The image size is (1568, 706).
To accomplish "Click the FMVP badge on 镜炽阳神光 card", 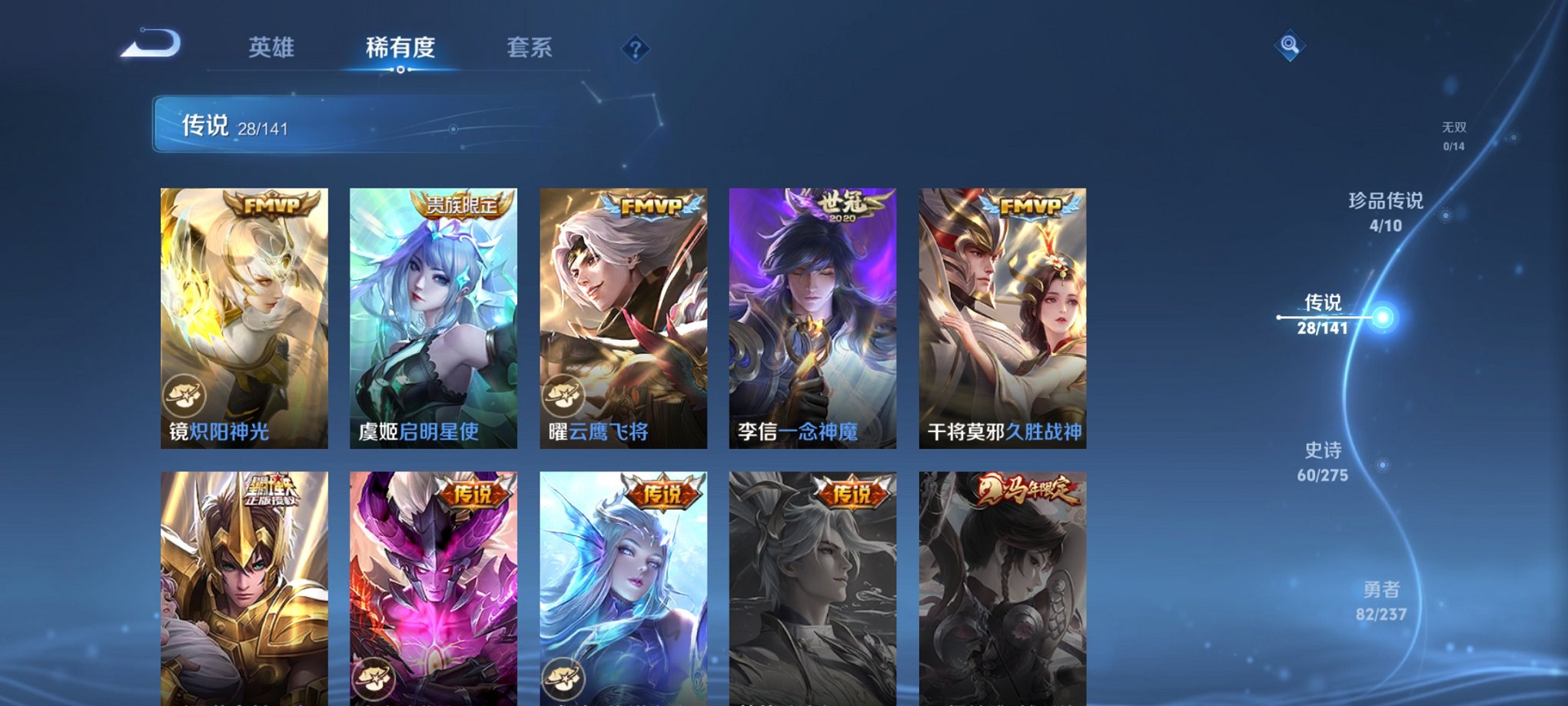I will (x=273, y=204).
